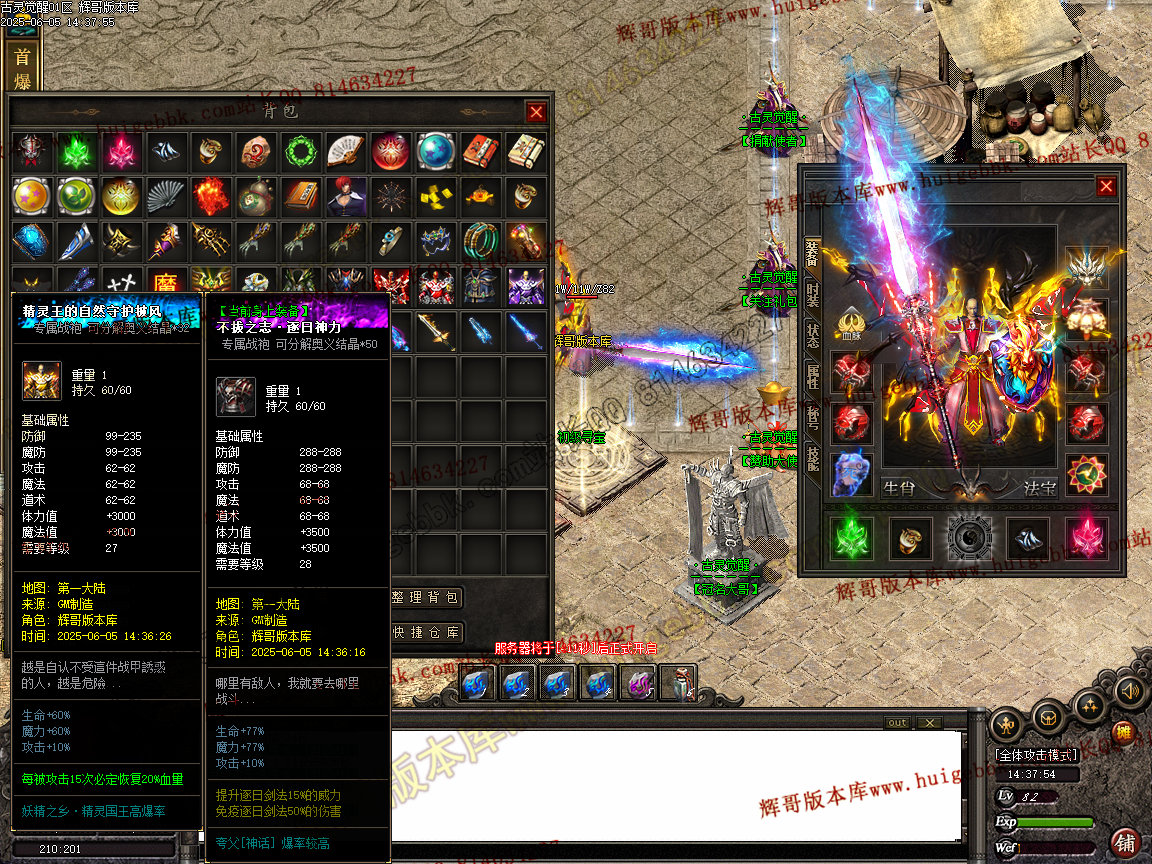This screenshot has width=1152, height=864.
Task: Close the character equipment panel
Action: pos(1106,187)
